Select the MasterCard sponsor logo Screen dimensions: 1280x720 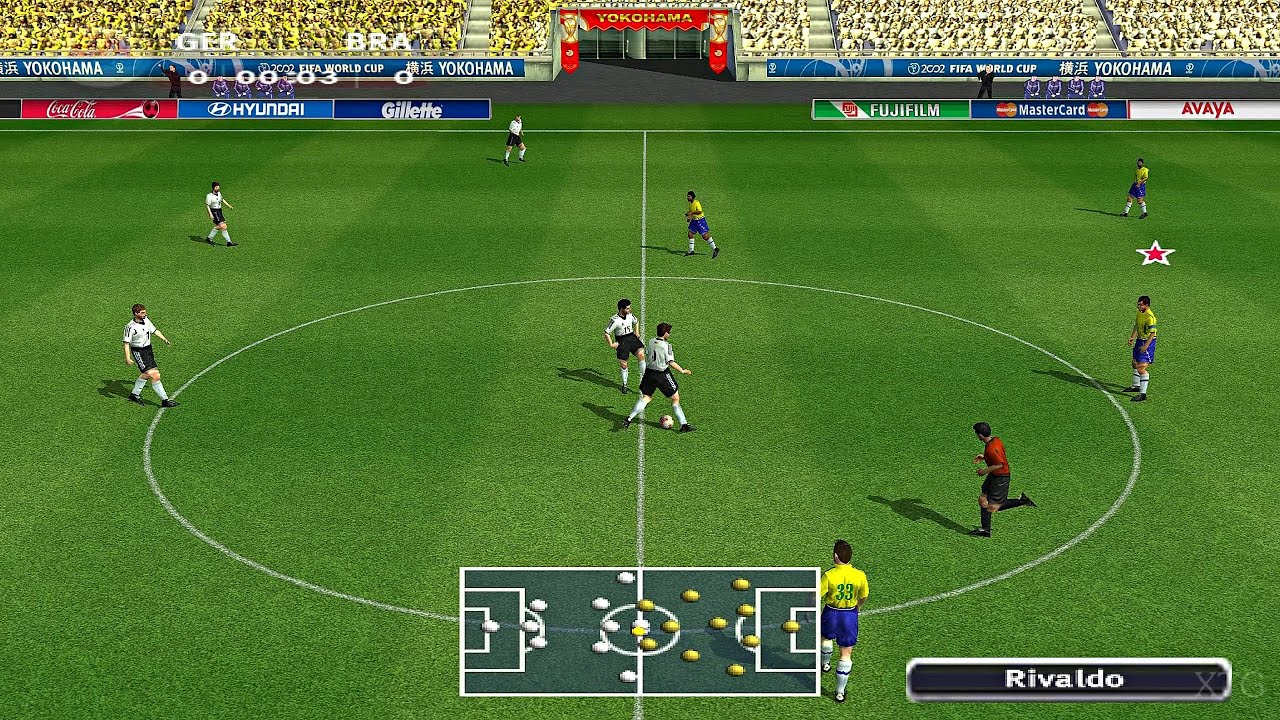[x=1055, y=110]
